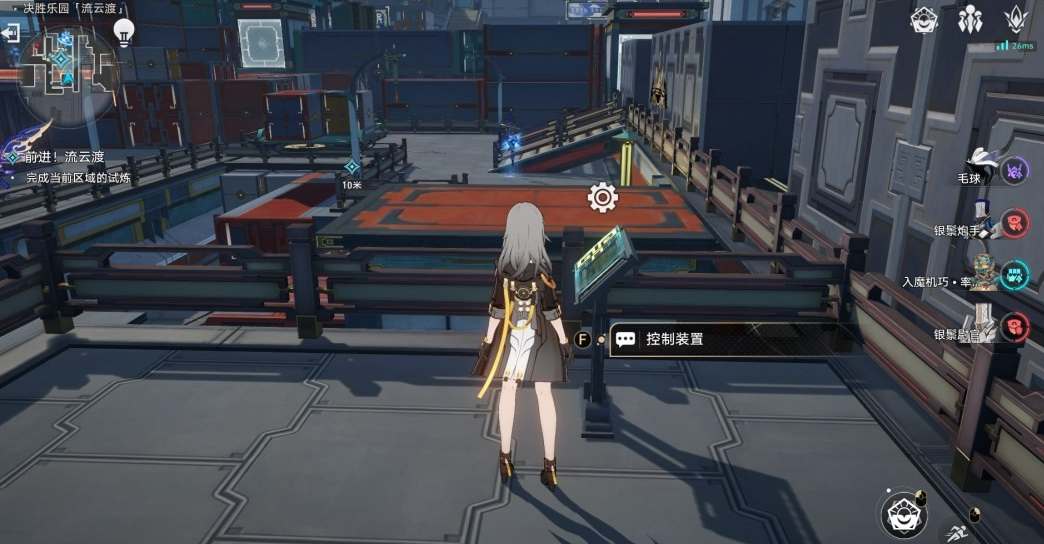
Task: Toggle the sprint running icon
Action: (955, 534)
